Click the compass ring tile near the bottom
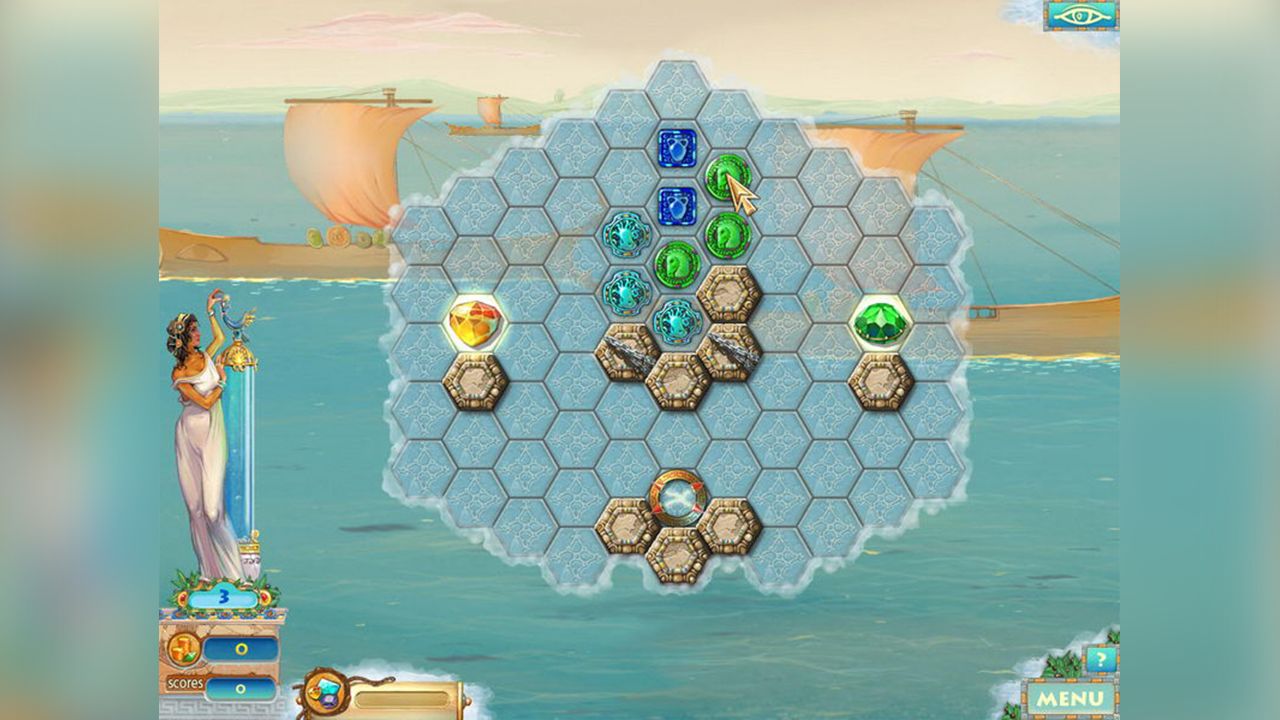The image size is (1280, 720). [679, 493]
